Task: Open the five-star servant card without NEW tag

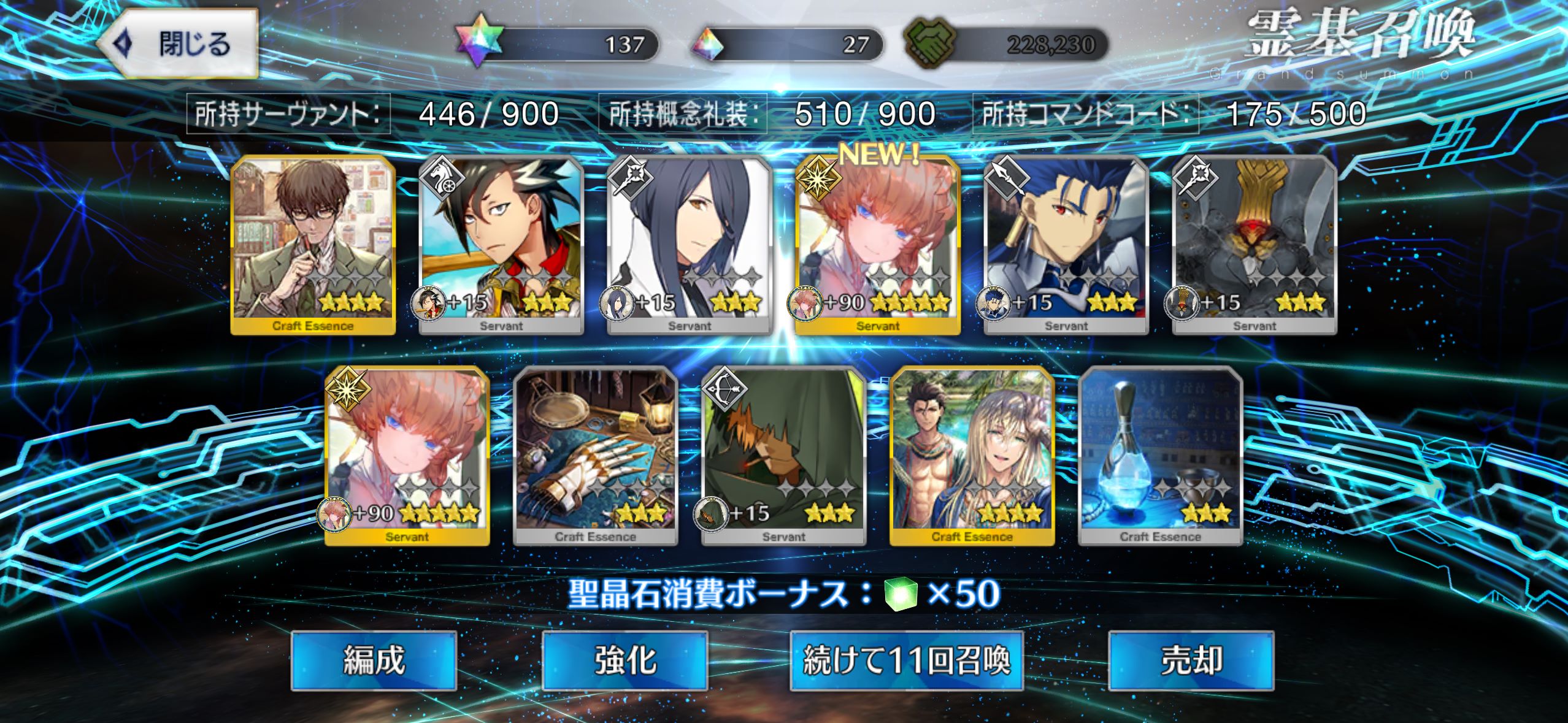Action: pyautogui.click(x=407, y=456)
